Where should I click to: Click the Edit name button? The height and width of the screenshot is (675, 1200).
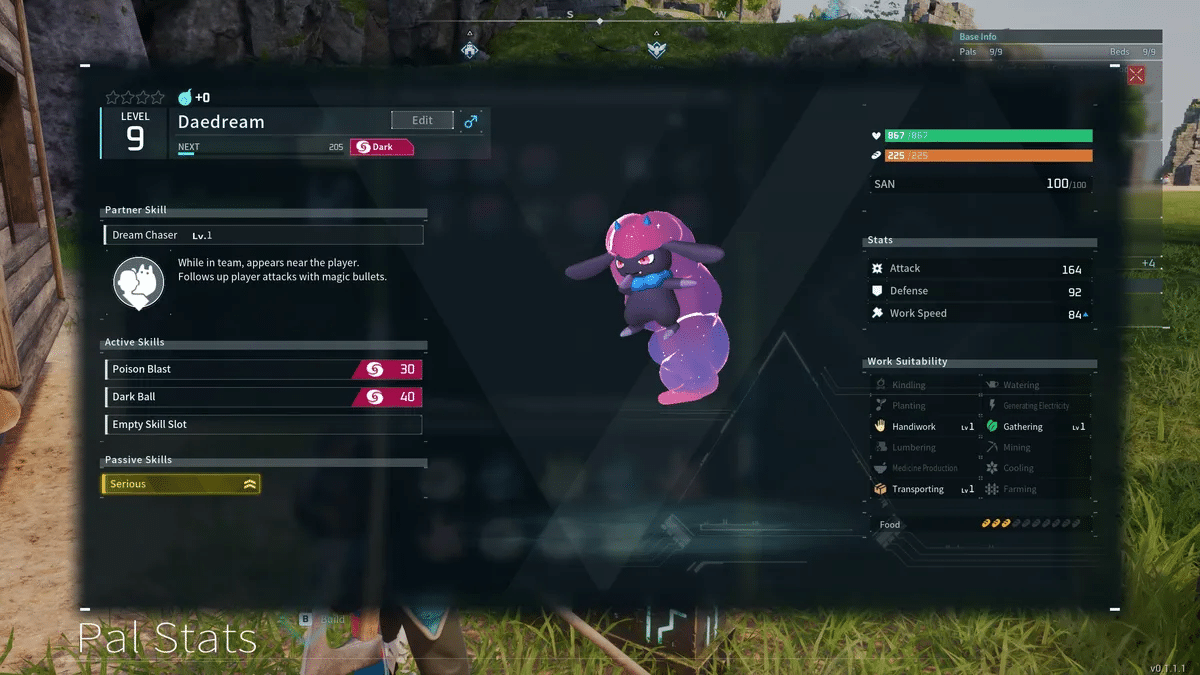422,120
